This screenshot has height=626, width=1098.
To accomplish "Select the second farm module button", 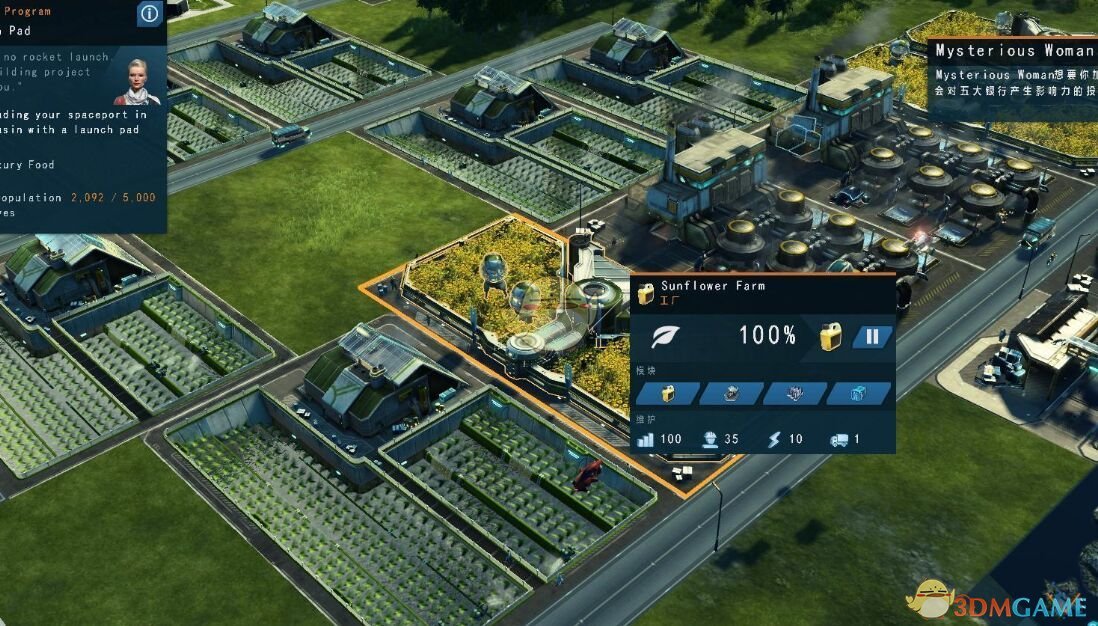I will pos(731,393).
